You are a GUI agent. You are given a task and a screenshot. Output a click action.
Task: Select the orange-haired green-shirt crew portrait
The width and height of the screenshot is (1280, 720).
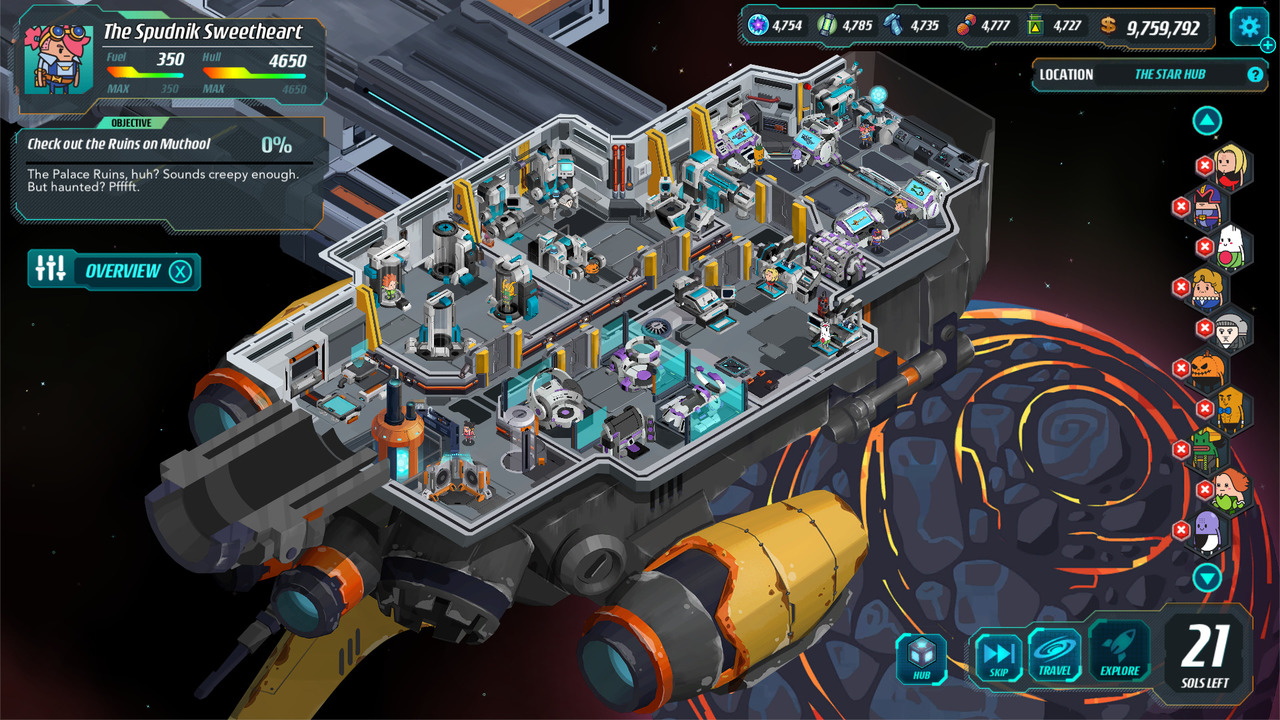tap(1231, 490)
